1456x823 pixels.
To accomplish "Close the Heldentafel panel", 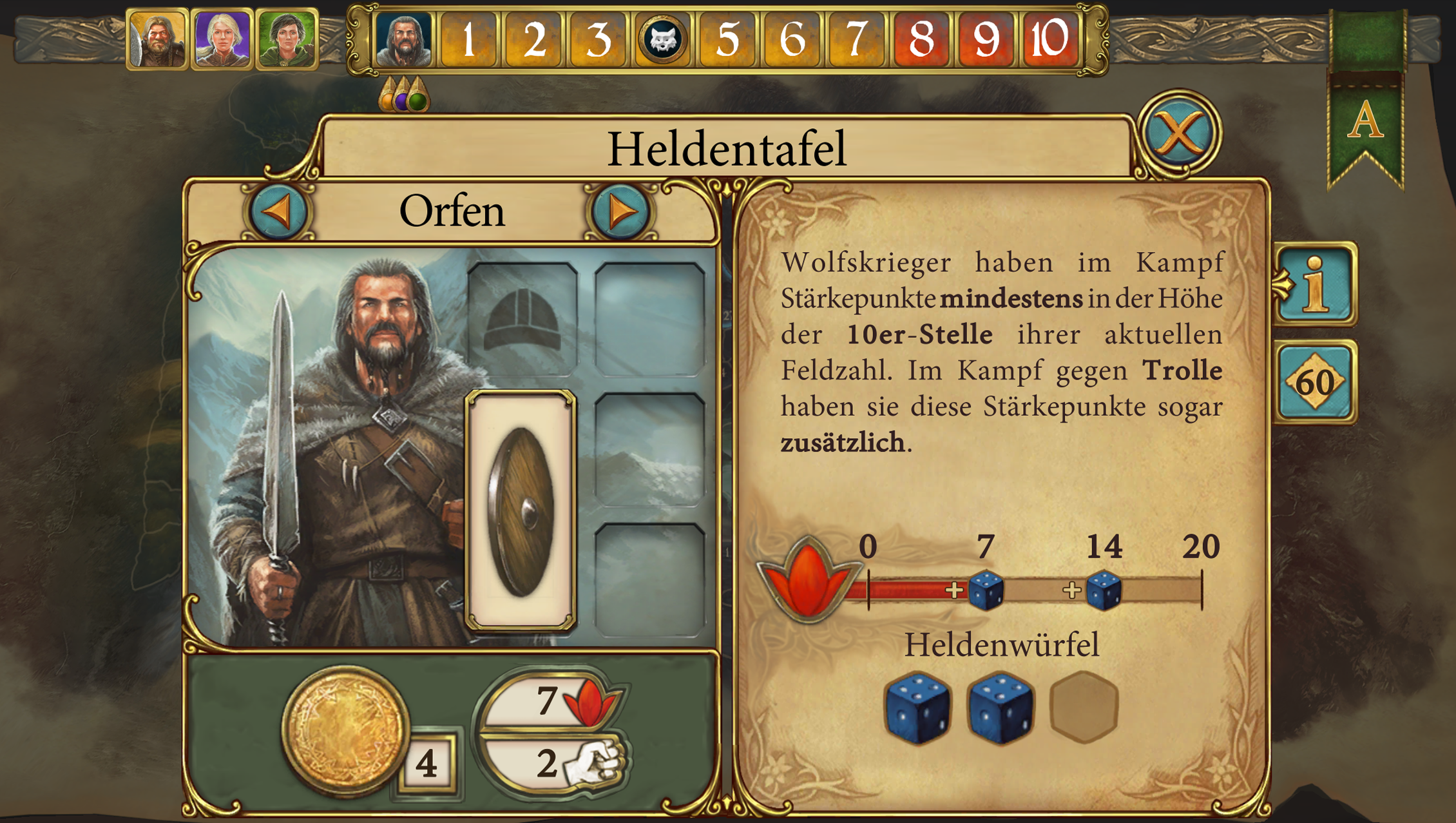I will pyautogui.click(x=1178, y=133).
